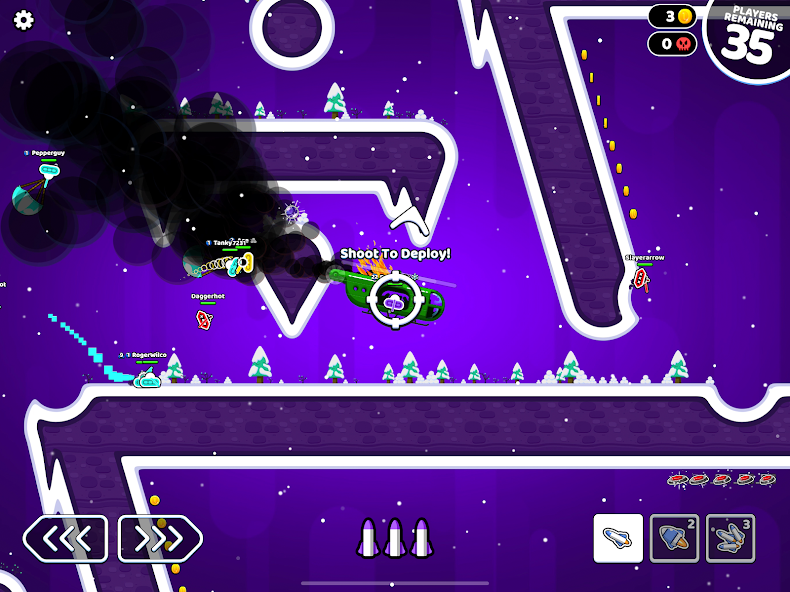Tap the left triple-chevron move button

click(66, 539)
